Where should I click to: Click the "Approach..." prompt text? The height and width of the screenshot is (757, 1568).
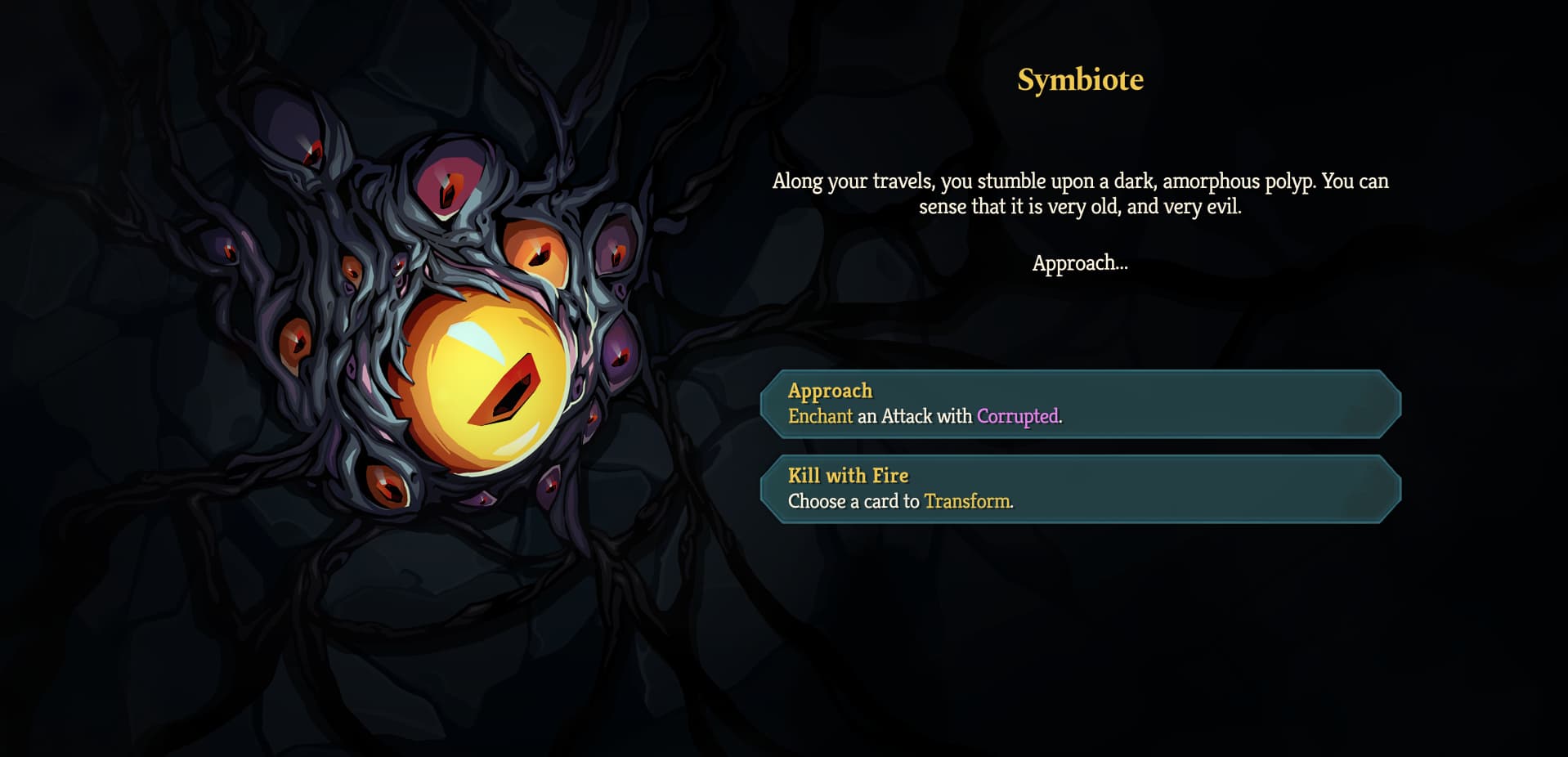click(1079, 263)
